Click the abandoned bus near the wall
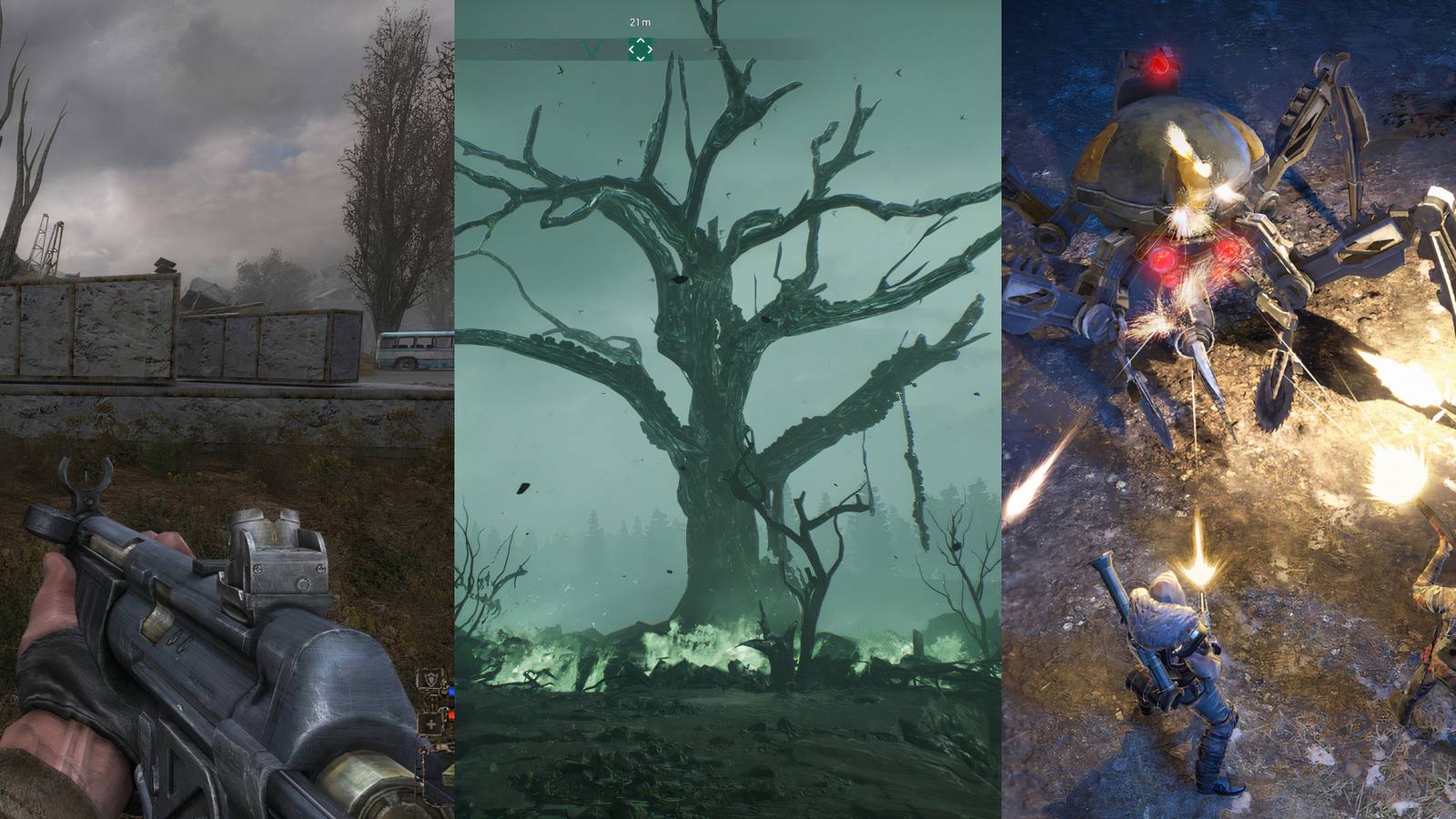This screenshot has height=819, width=1456. tap(411, 349)
